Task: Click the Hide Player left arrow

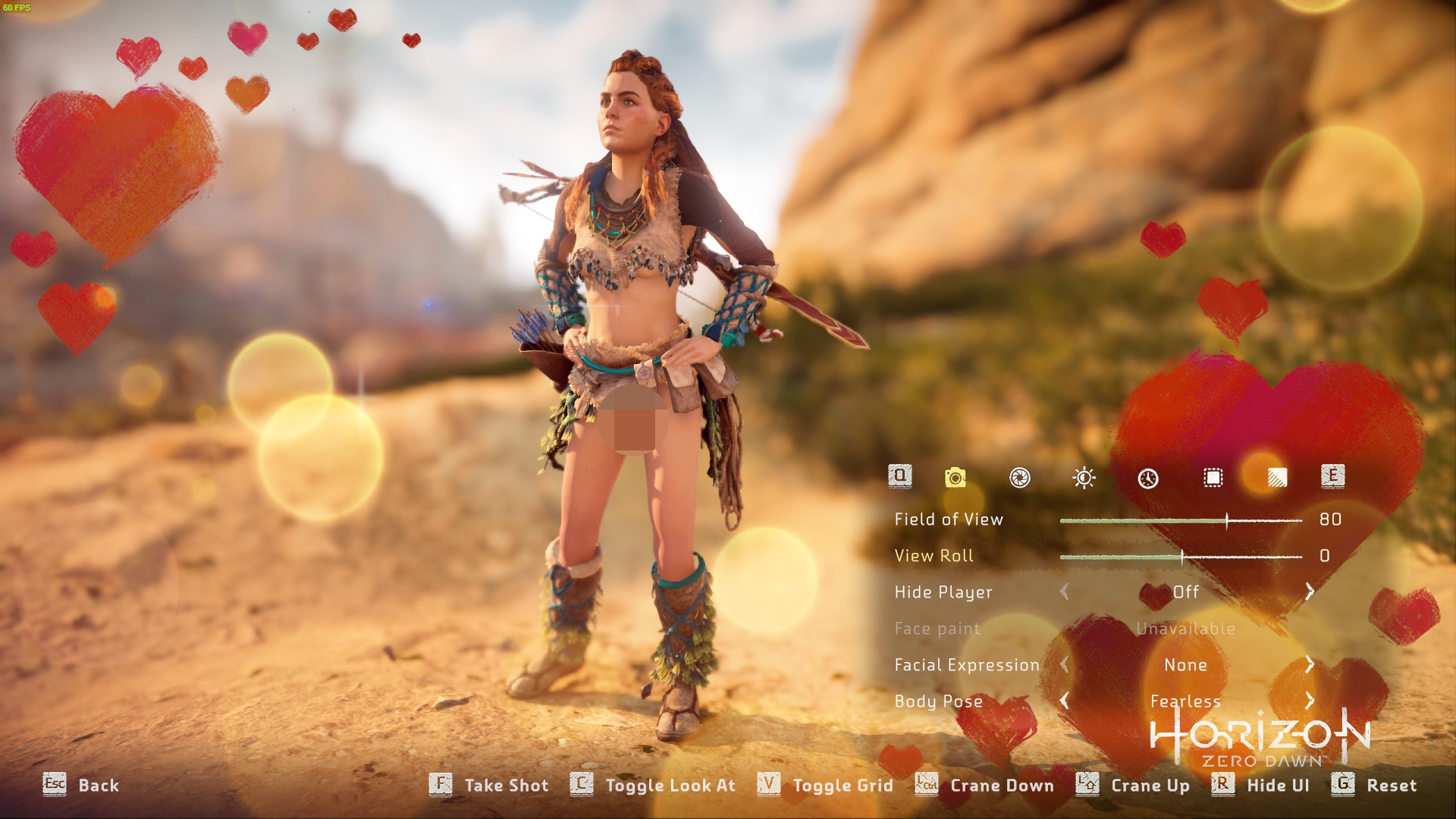Action: click(1064, 591)
